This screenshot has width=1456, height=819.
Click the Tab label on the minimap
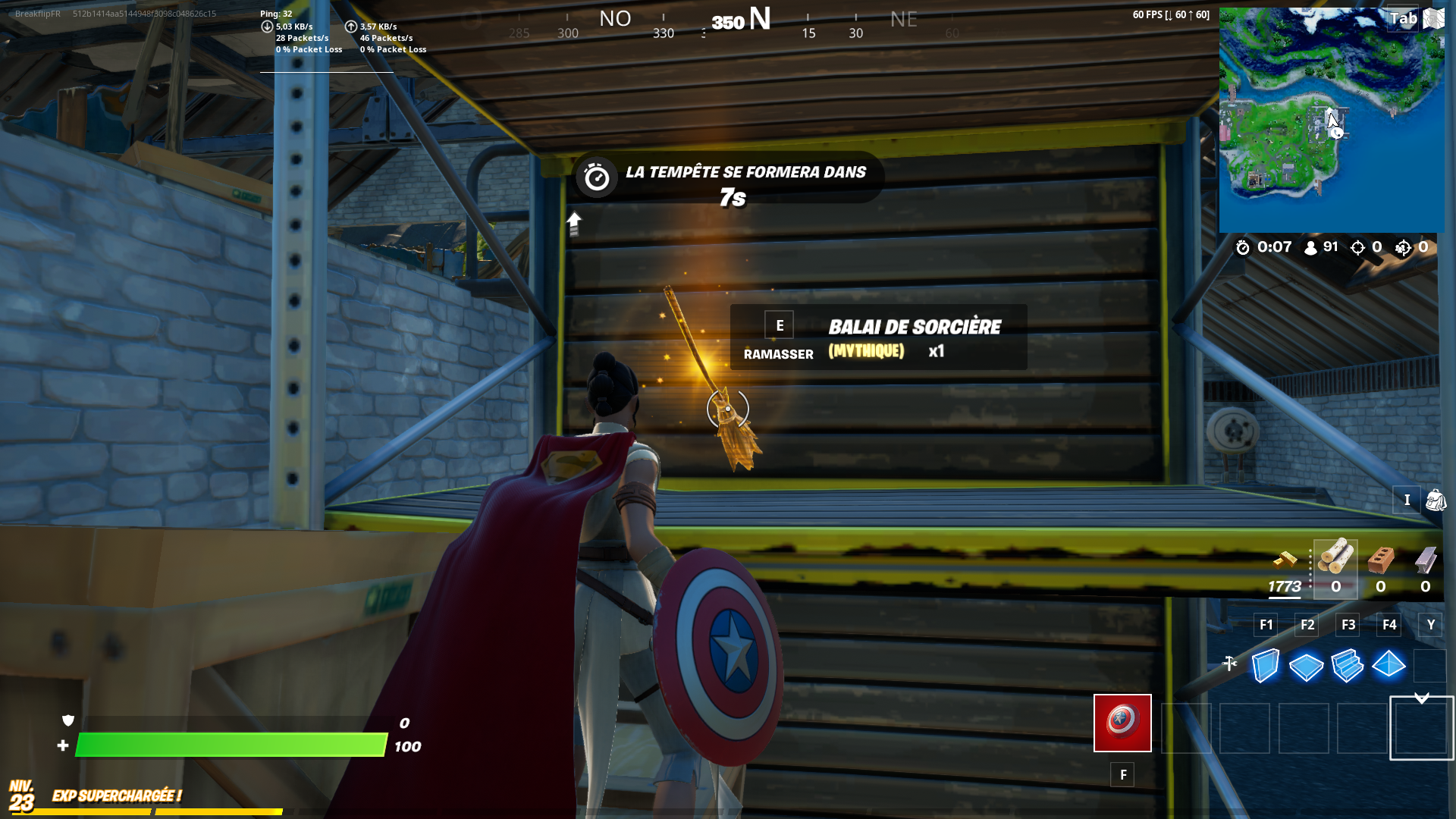[x=1402, y=18]
